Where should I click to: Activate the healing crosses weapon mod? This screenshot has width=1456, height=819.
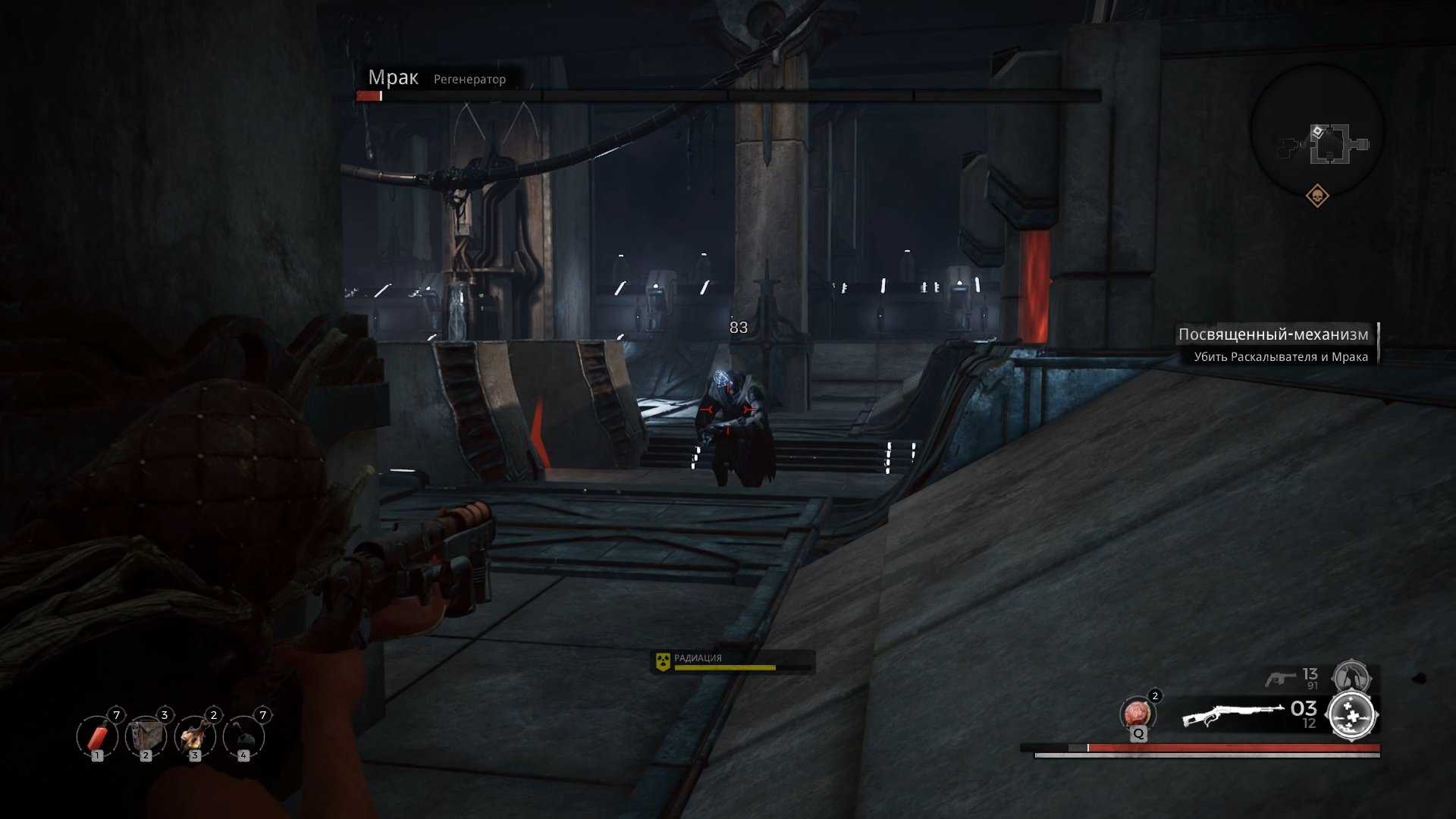point(1352,715)
